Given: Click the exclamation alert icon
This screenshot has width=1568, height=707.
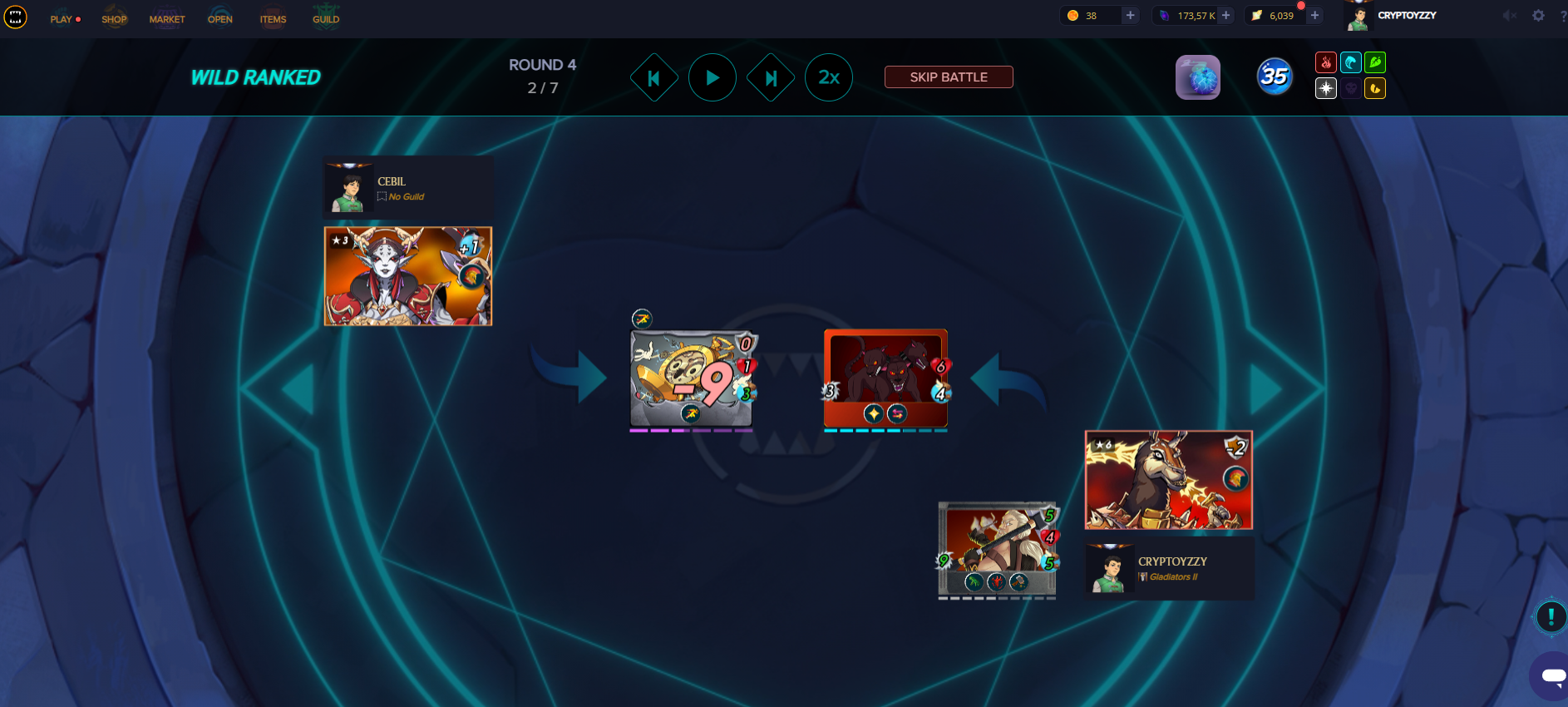Looking at the screenshot, I should pyautogui.click(x=1551, y=616).
